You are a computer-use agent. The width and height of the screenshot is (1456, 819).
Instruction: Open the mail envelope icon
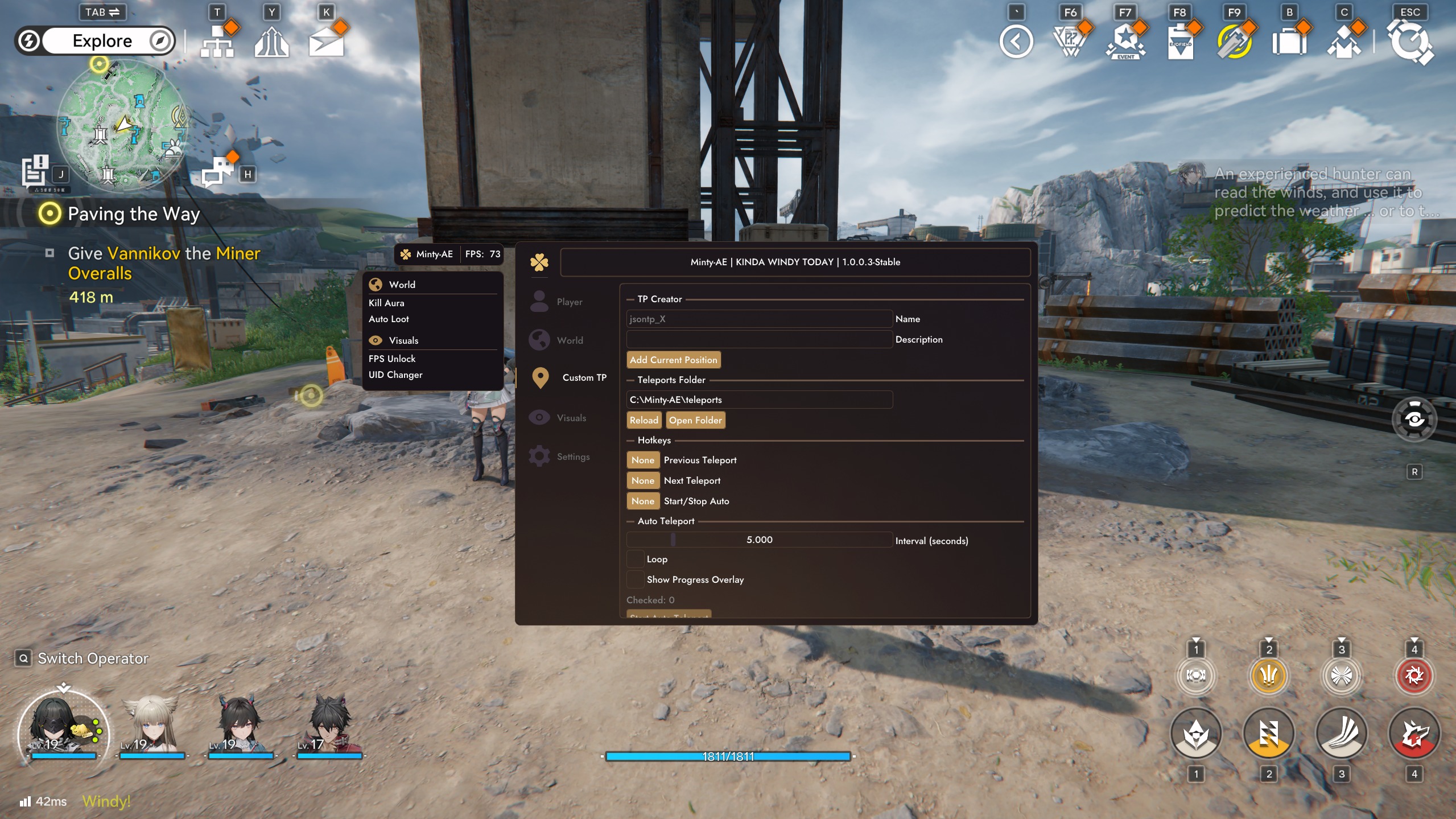(x=326, y=41)
